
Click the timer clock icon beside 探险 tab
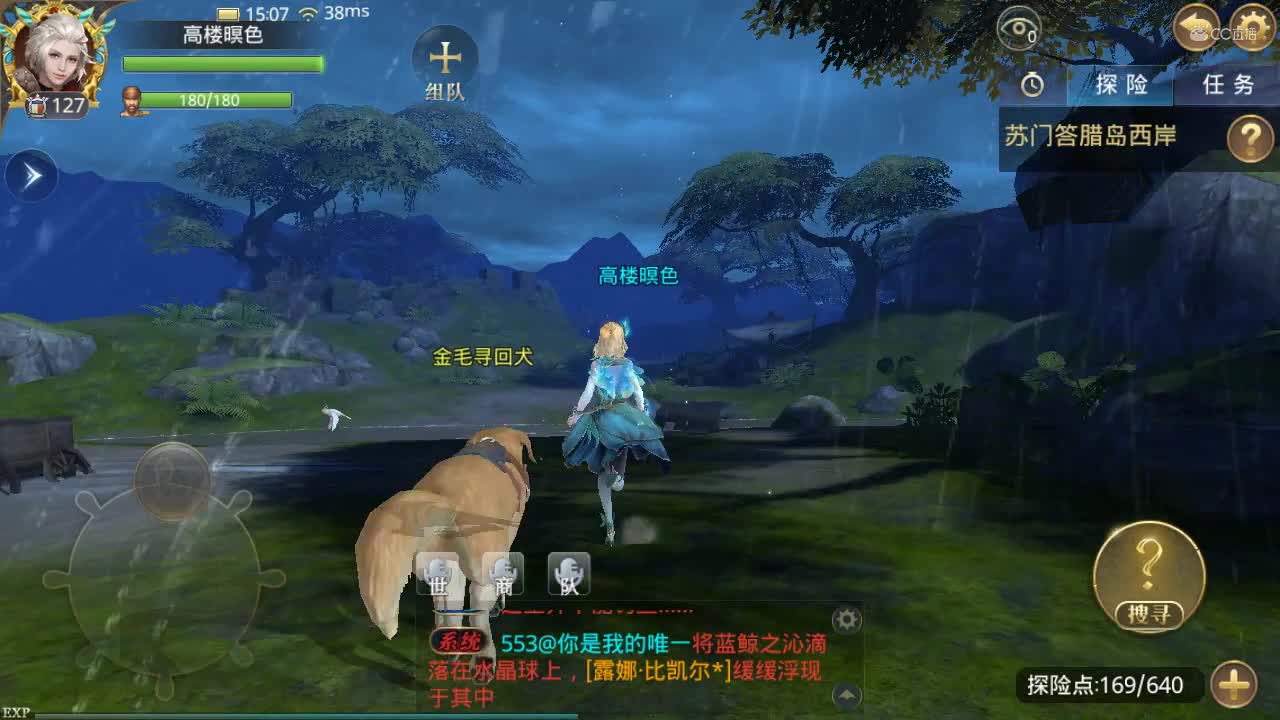[1032, 86]
